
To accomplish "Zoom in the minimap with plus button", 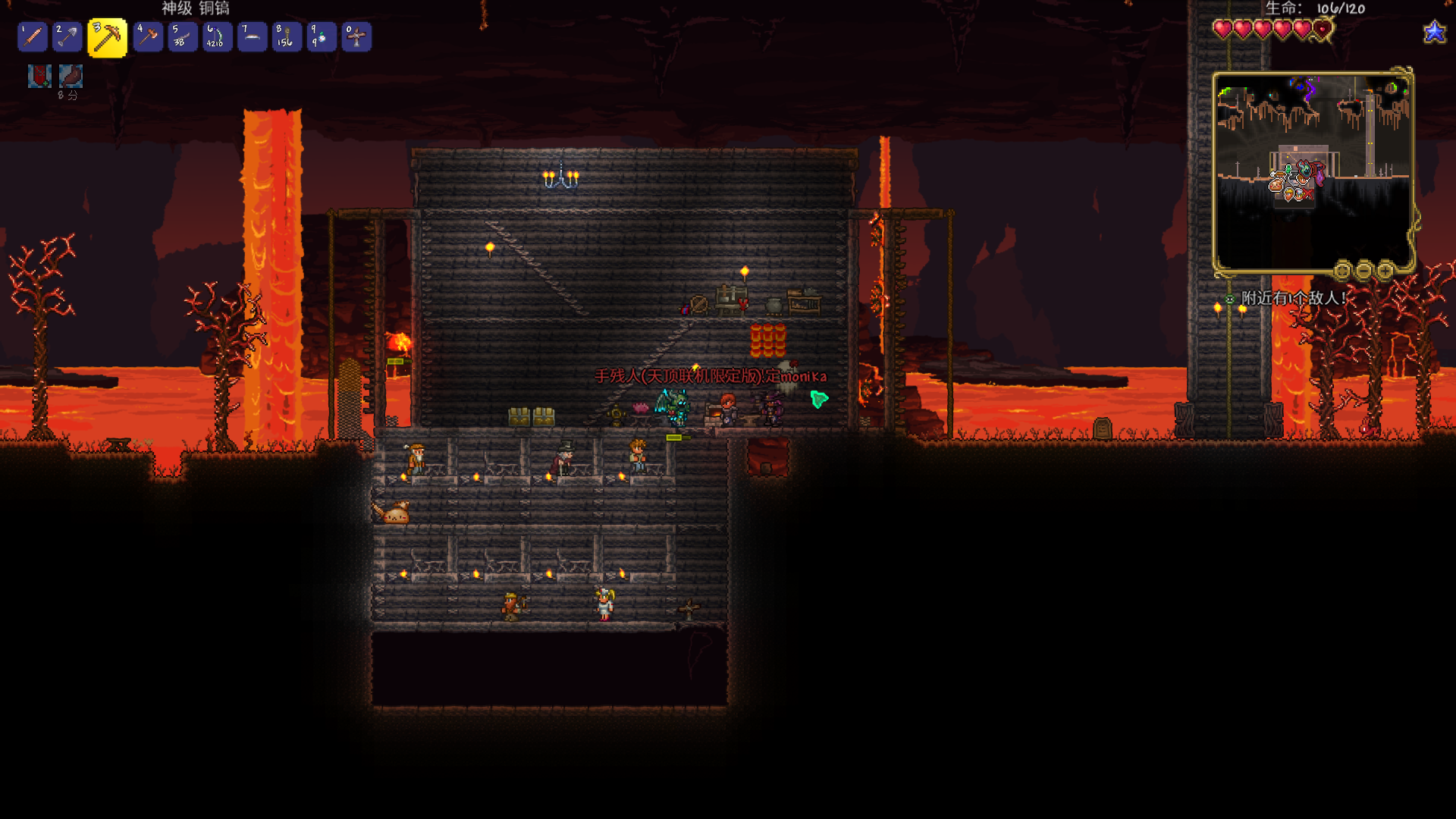I will click(1385, 270).
